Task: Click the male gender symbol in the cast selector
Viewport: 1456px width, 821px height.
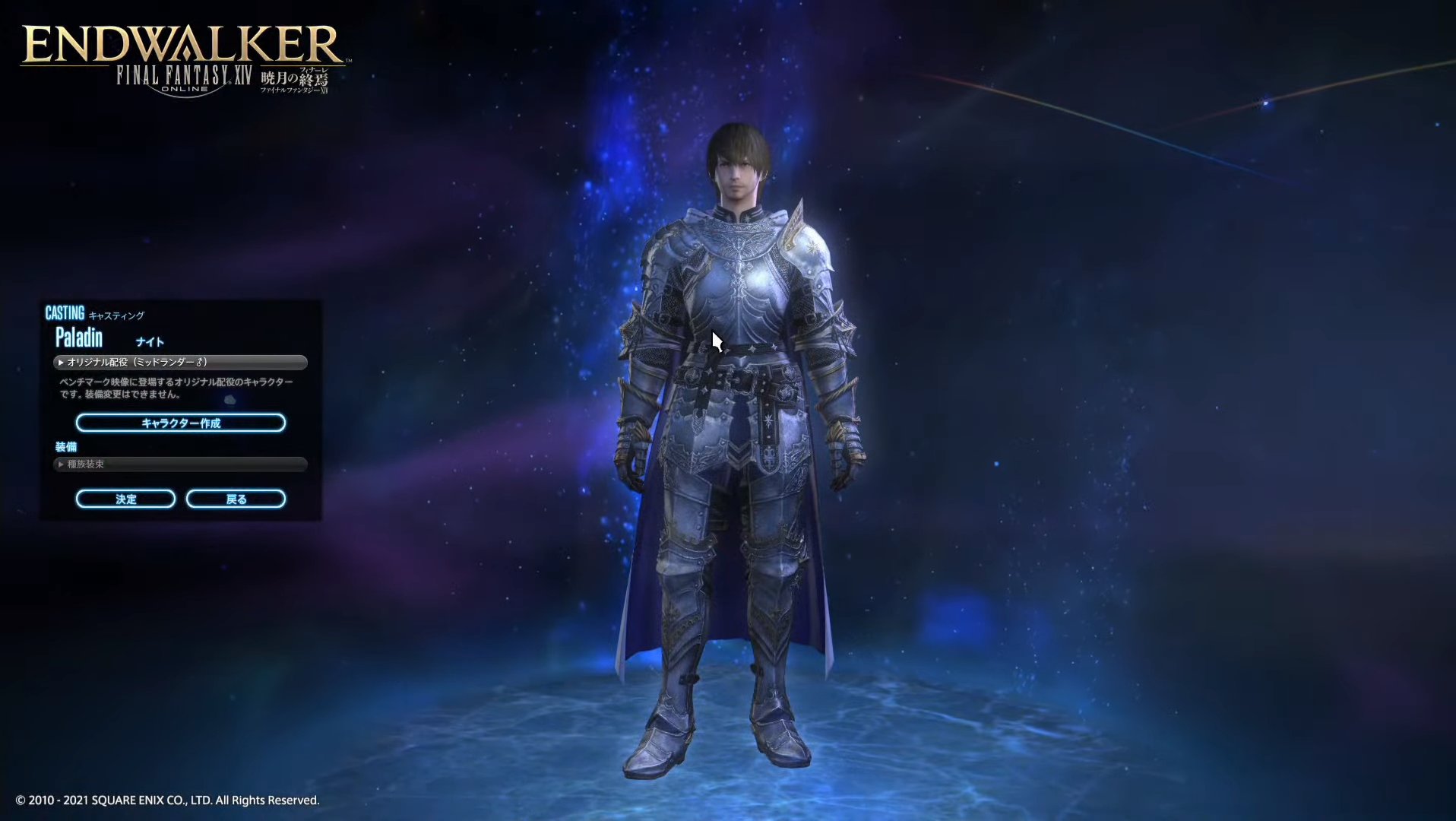Action: (x=198, y=362)
